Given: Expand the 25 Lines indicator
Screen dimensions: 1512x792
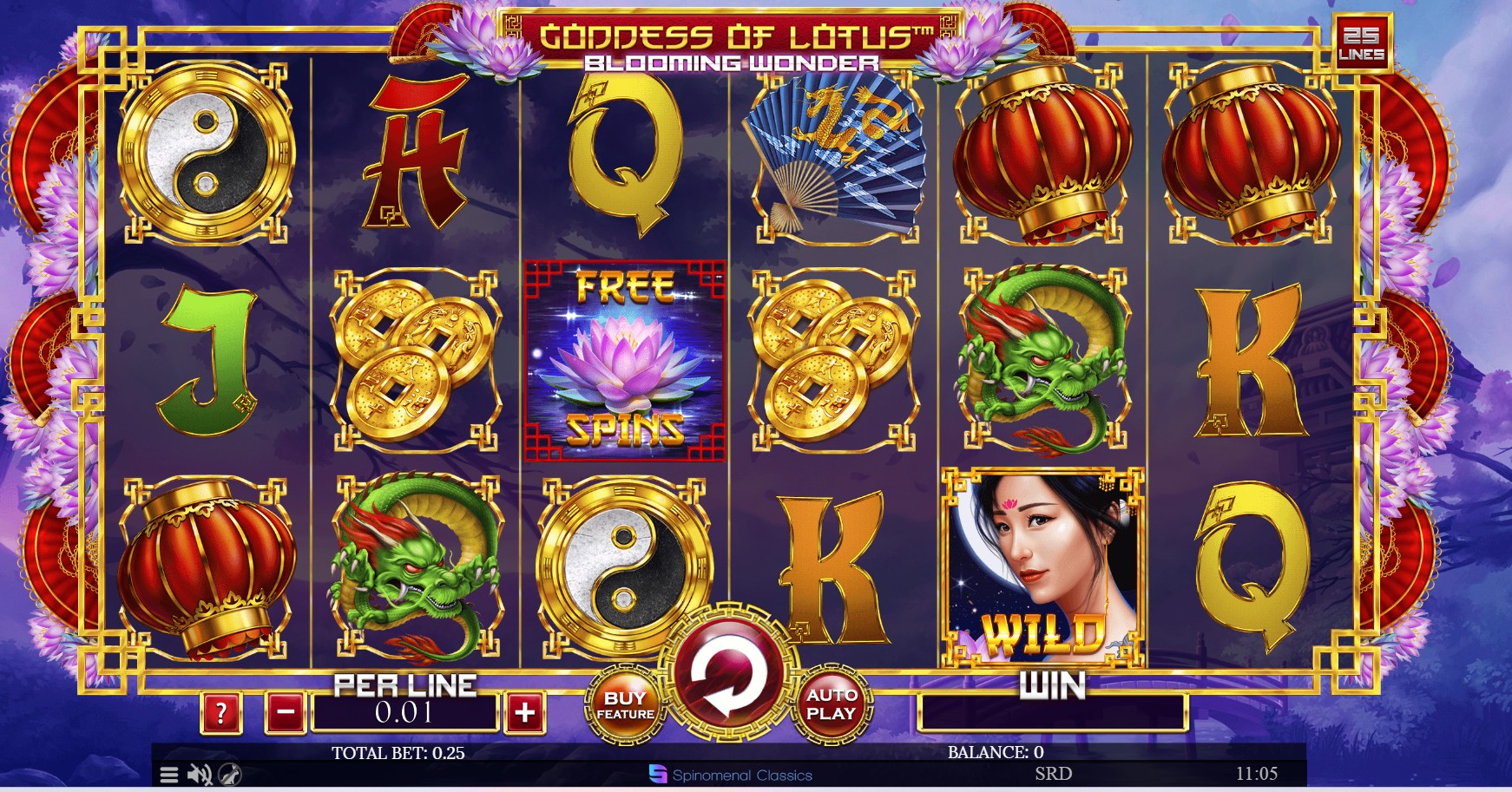Looking at the screenshot, I should point(1364,41).
